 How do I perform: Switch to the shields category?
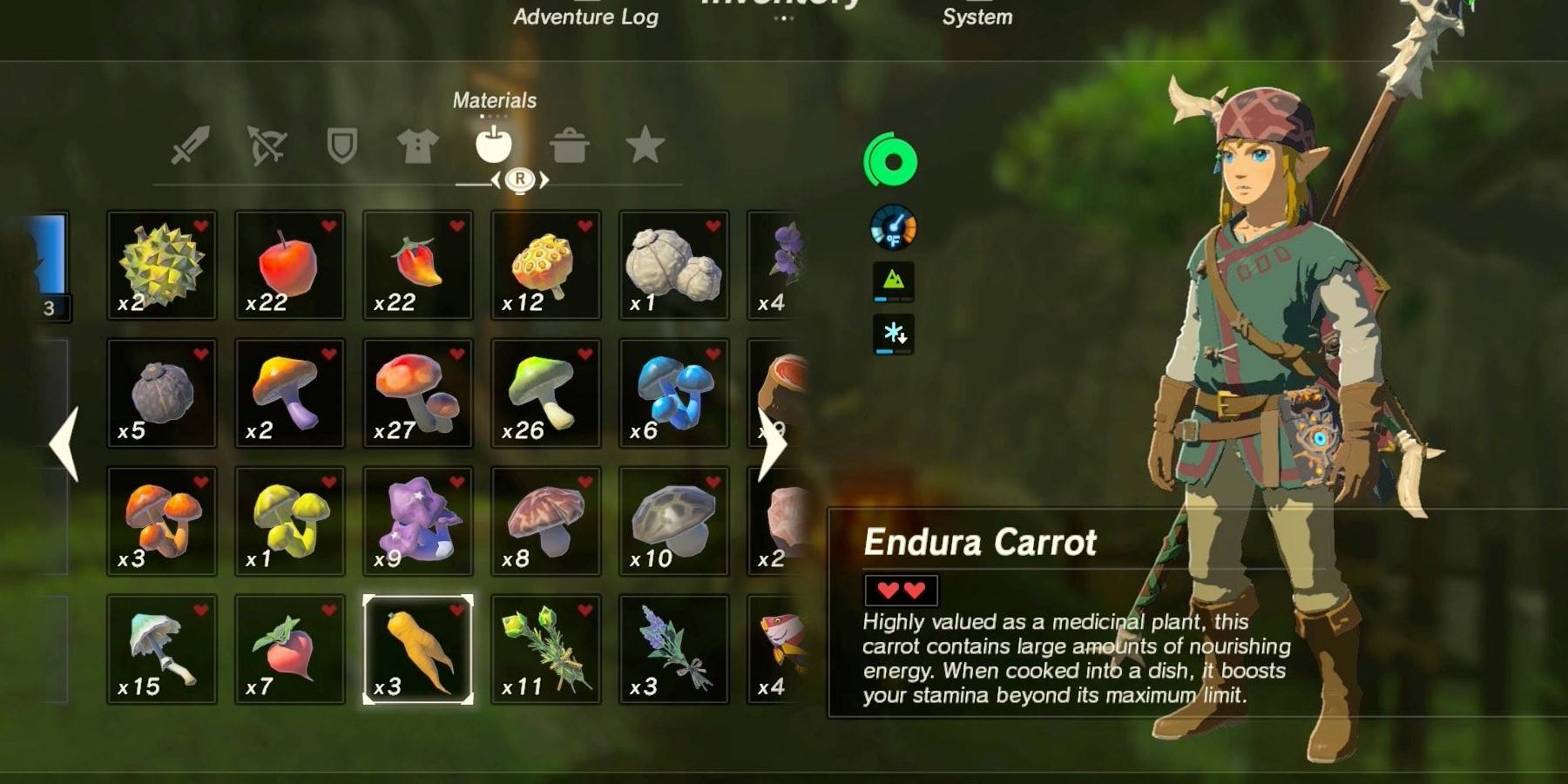341,145
